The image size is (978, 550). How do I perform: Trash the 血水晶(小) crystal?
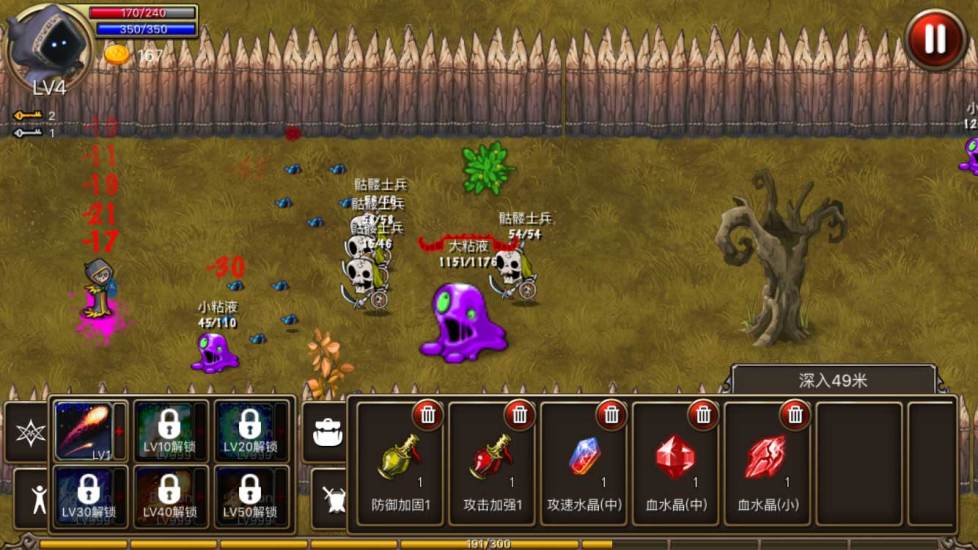coord(795,414)
